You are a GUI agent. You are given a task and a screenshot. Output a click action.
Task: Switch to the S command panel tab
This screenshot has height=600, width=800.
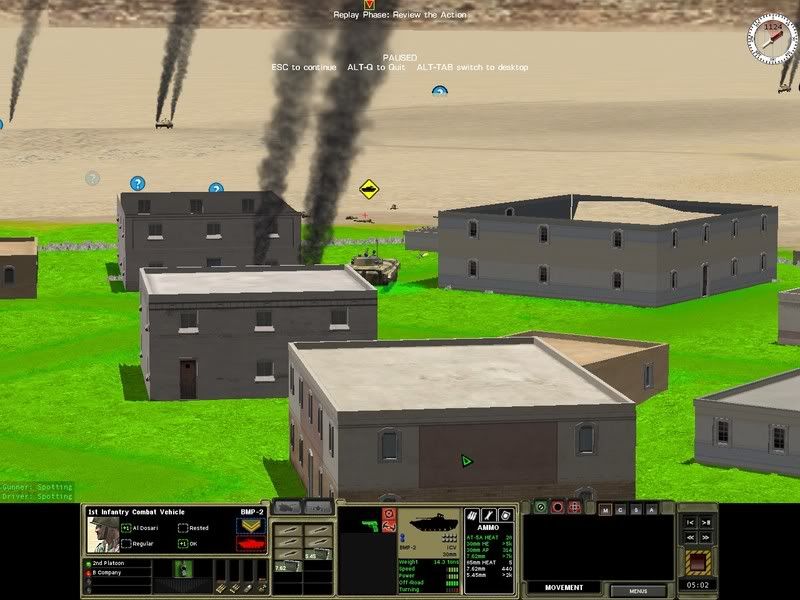pyautogui.click(x=637, y=509)
